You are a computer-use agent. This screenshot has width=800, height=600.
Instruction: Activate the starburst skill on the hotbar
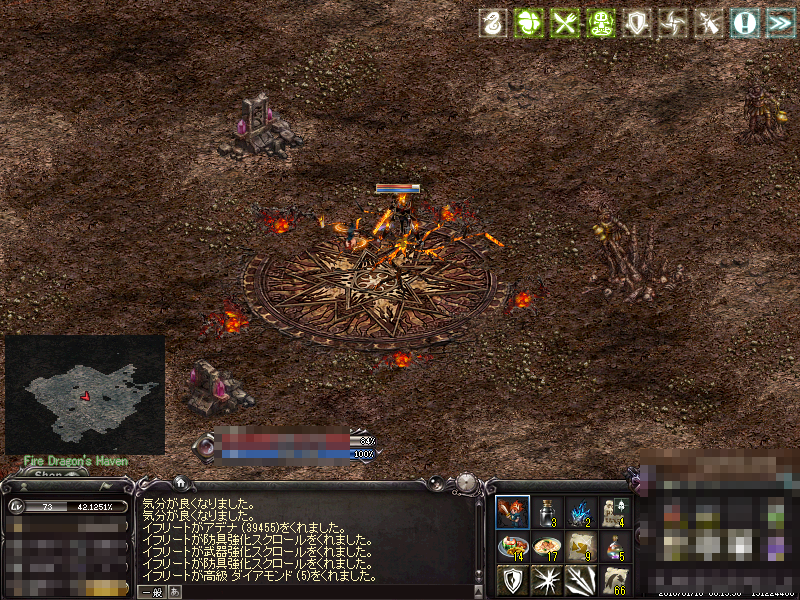pyautogui.click(x=546, y=580)
